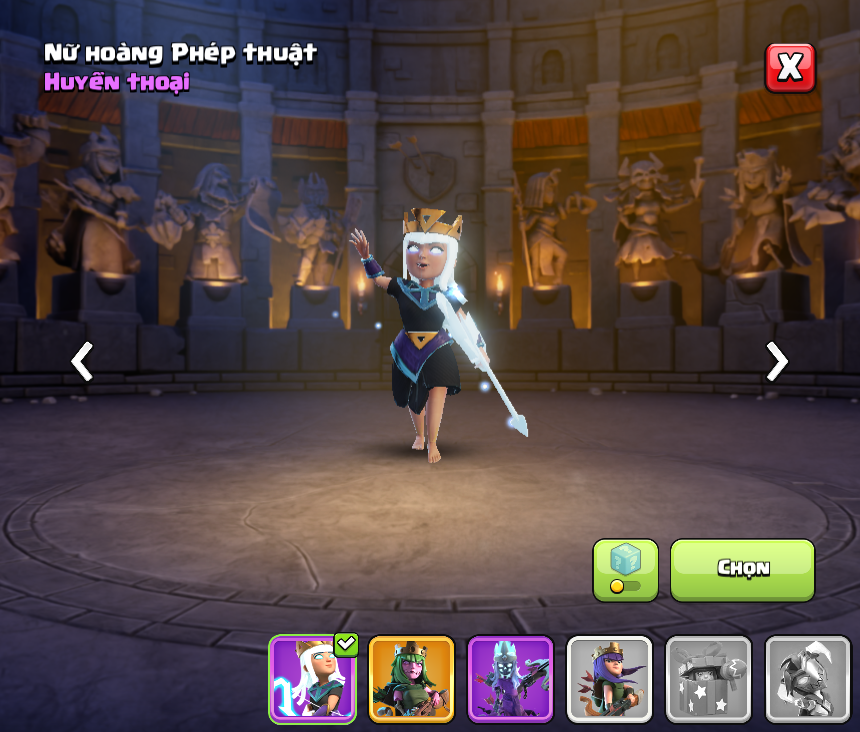Viewport: 860px width, 732px height.
Task: Show the previous hero with the left arrow
Action: 82,361
